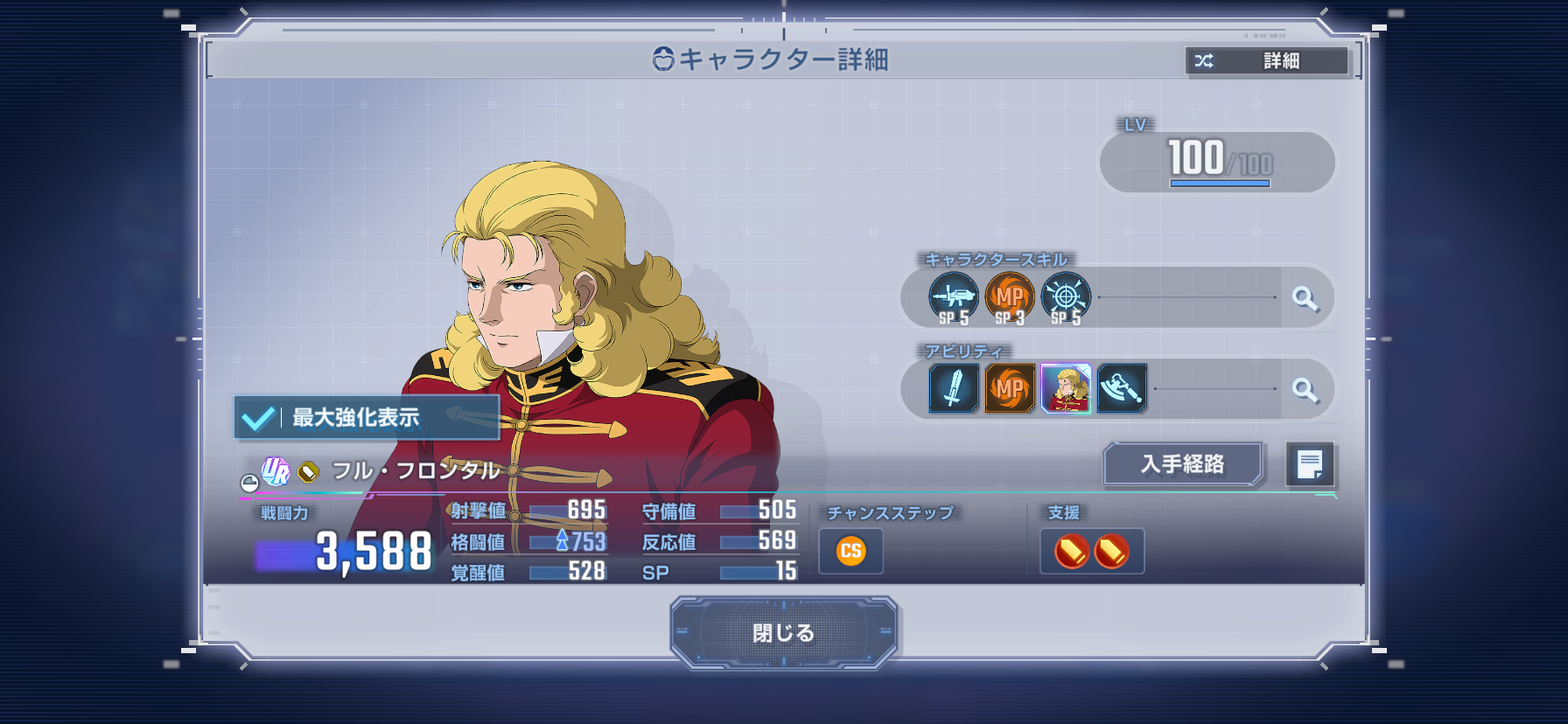Select the axe ability icon
The image size is (1568, 724).
(x=1122, y=388)
